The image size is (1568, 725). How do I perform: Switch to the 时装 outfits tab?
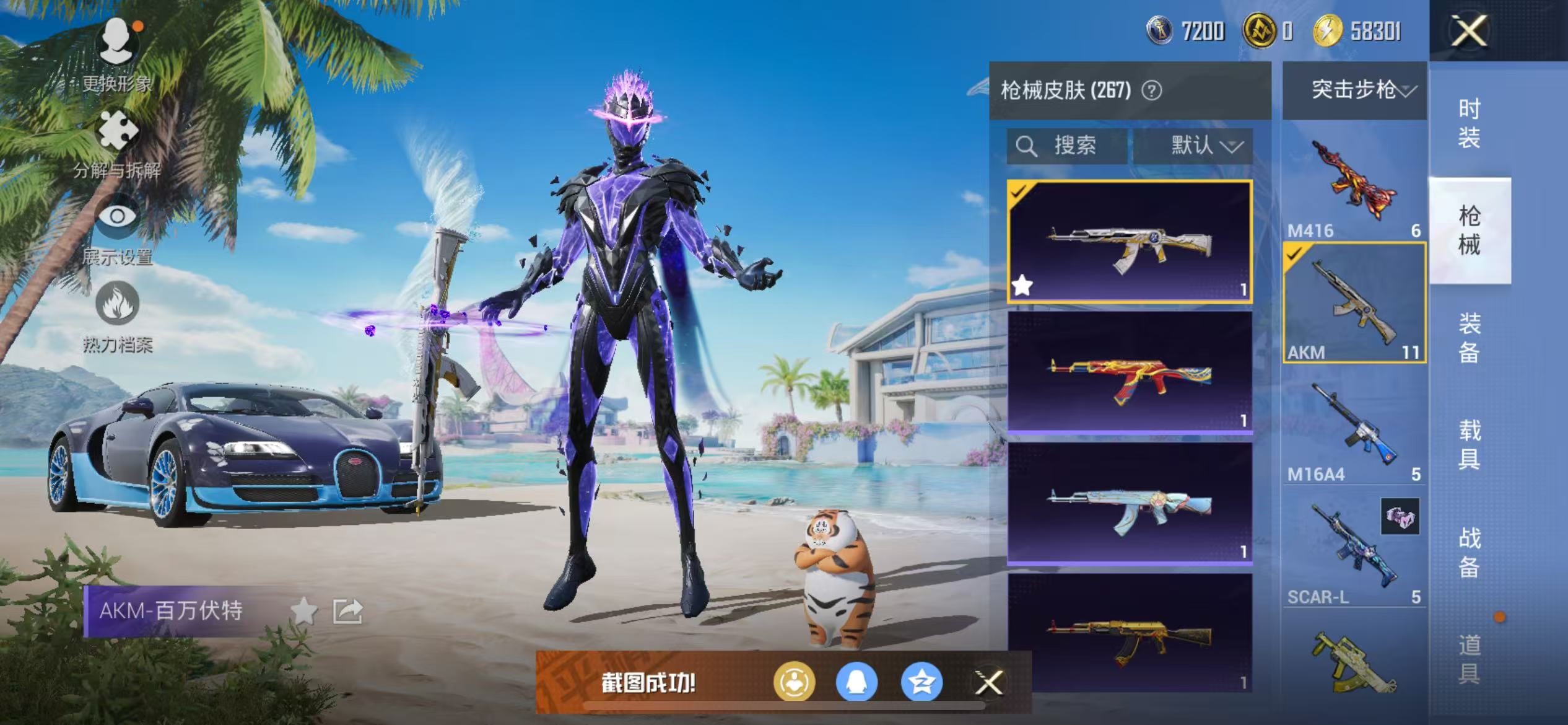point(1469,123)
